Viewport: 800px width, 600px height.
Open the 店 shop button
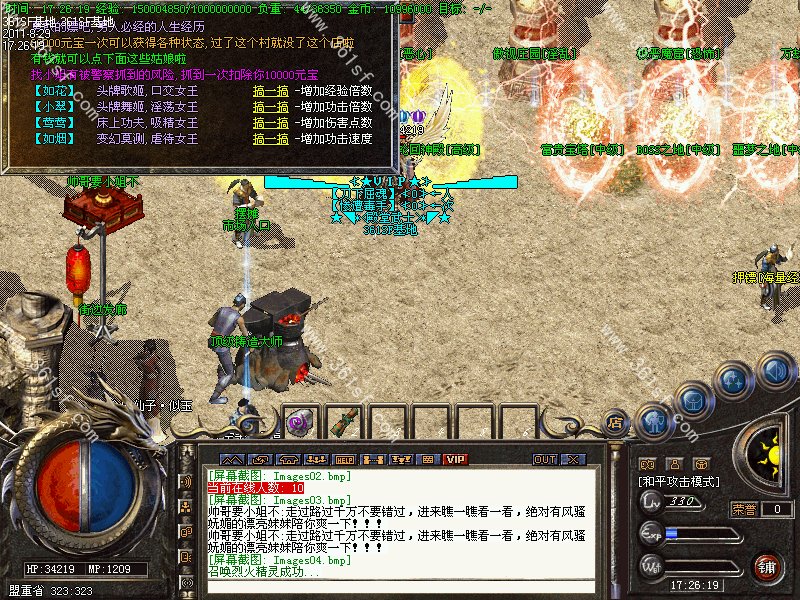click(x=616, y=421)
